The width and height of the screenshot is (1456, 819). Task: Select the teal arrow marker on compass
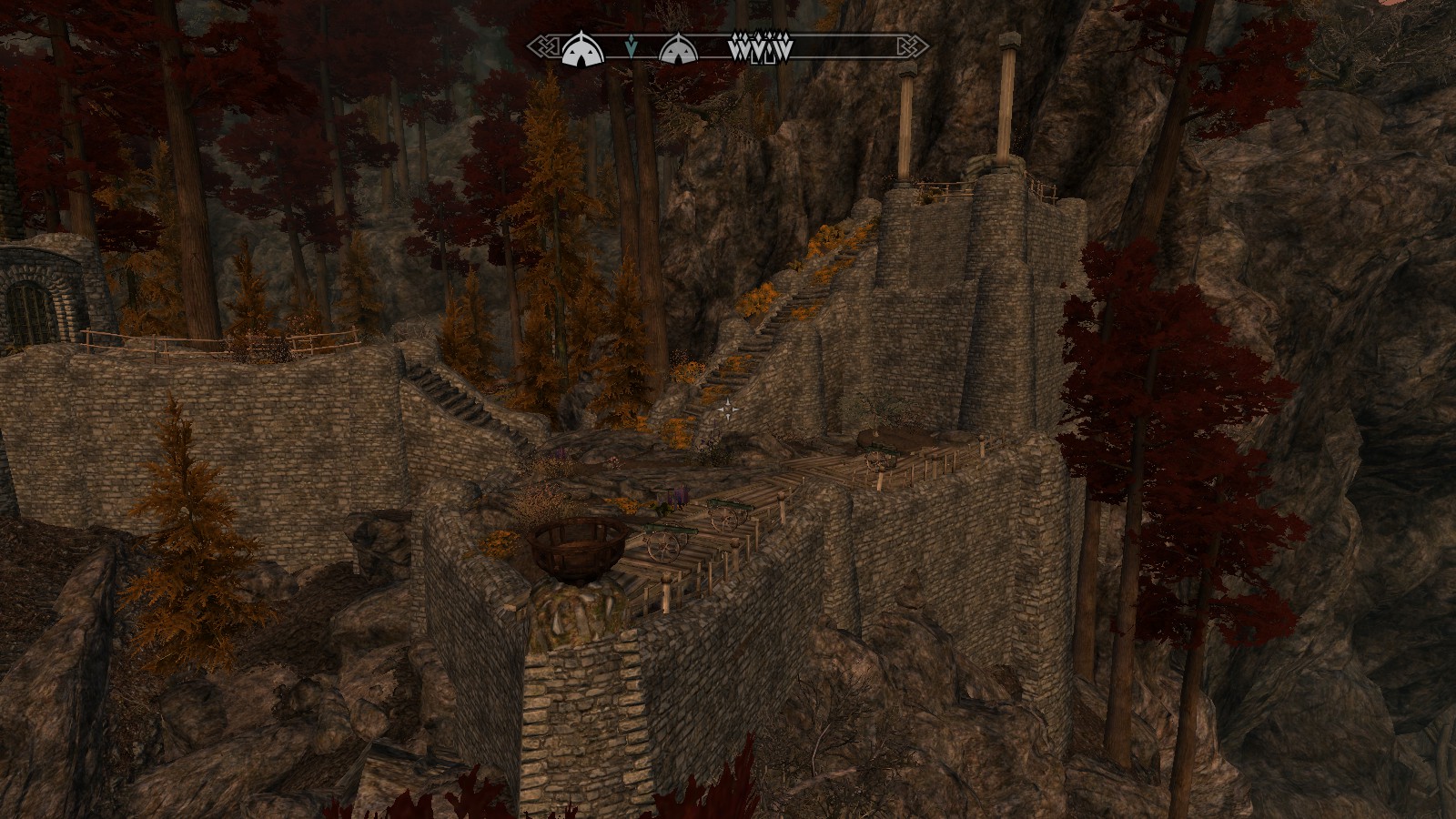pyautogui.click(x=632, y=46)
